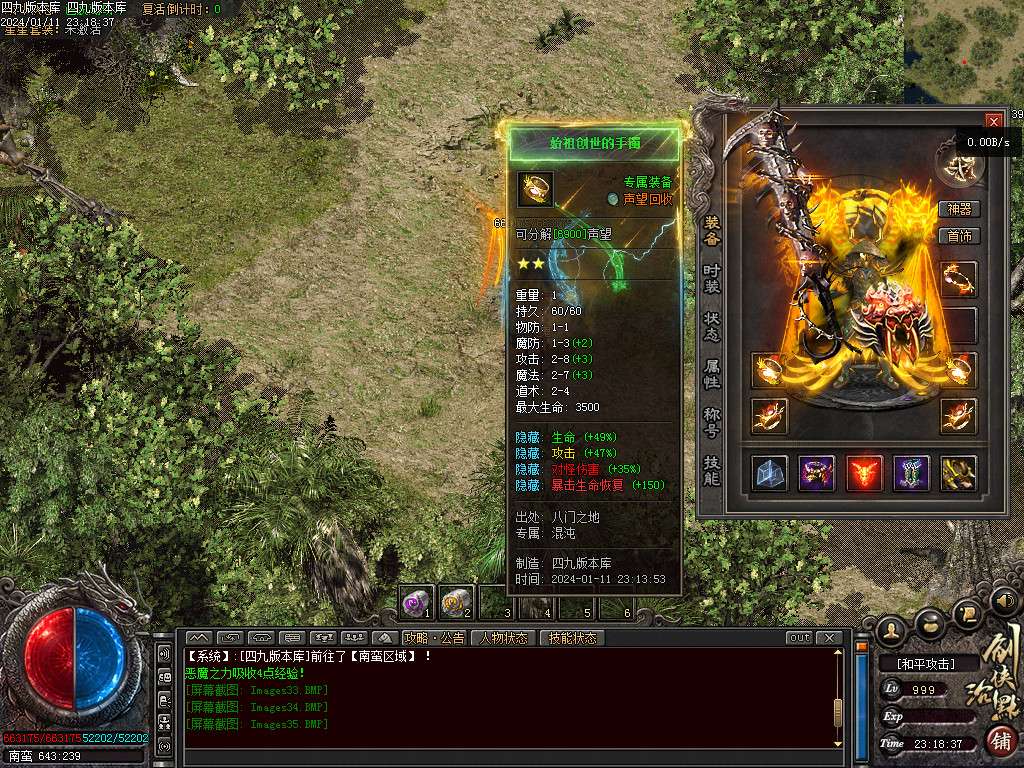The image size is (1024, 768).
Task: Select the golden boots equipment slot
Action: click(959, 473)
